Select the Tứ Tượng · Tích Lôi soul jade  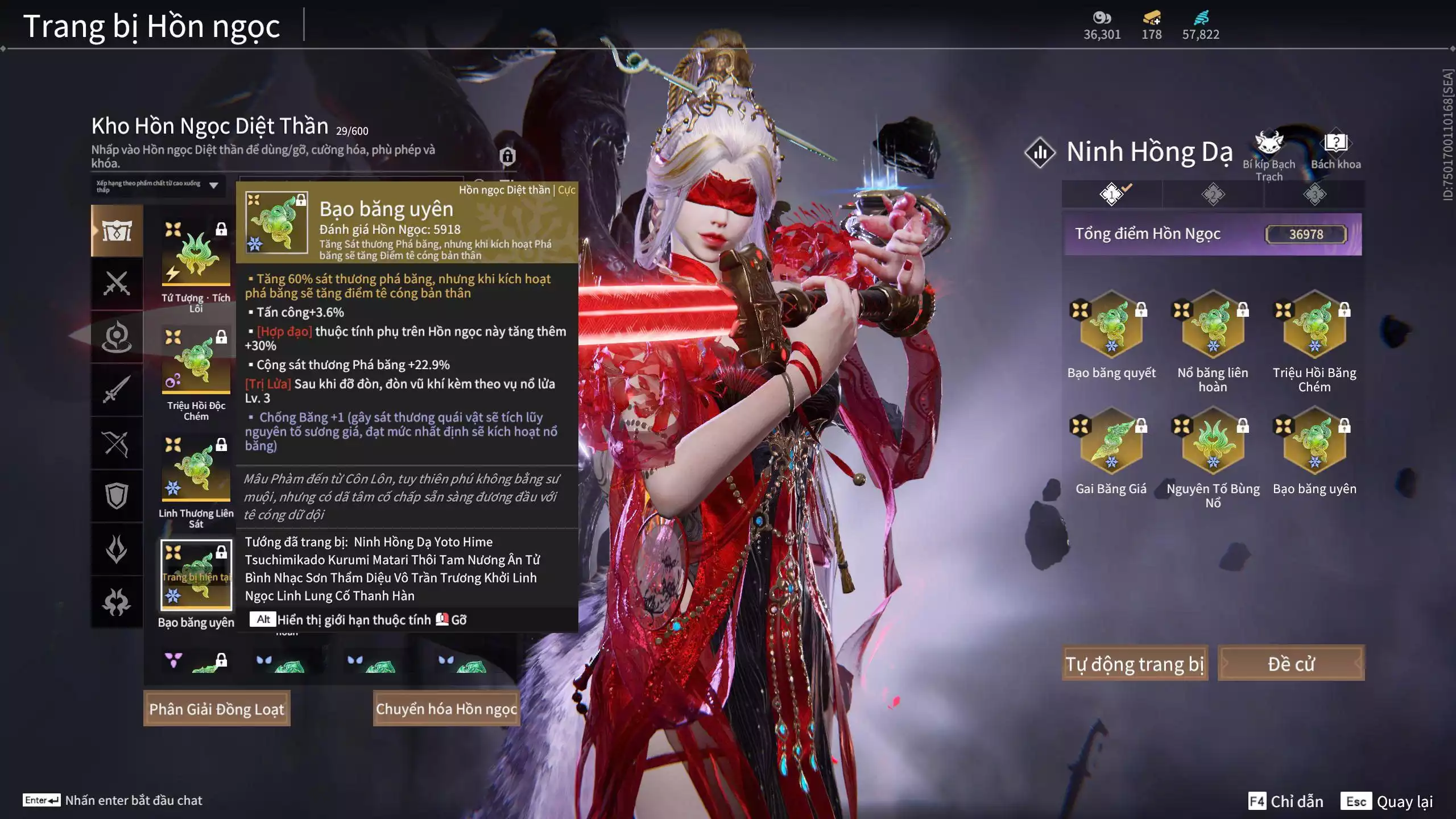[x=196, y=254]
